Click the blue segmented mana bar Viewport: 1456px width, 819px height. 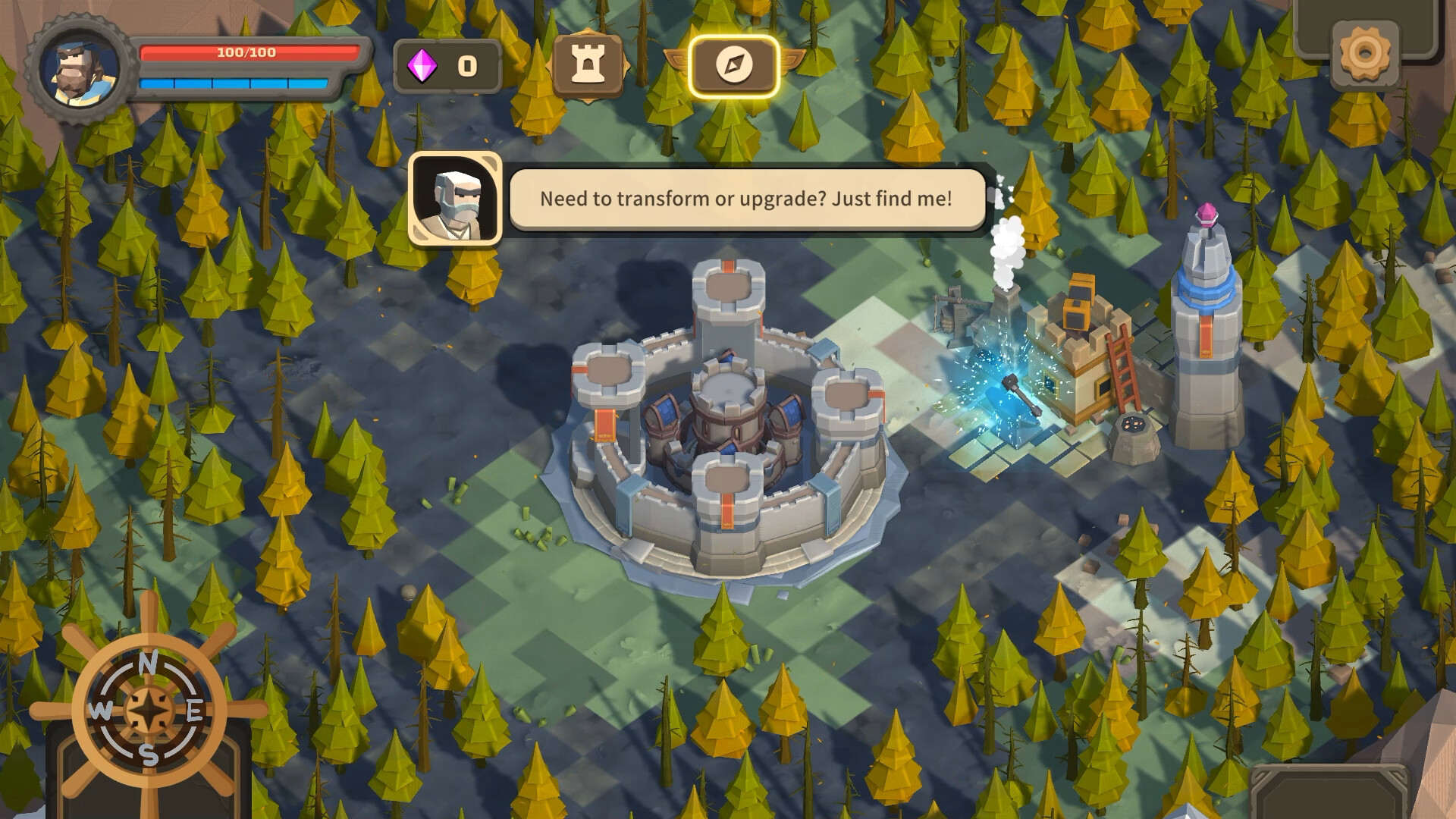235,83
